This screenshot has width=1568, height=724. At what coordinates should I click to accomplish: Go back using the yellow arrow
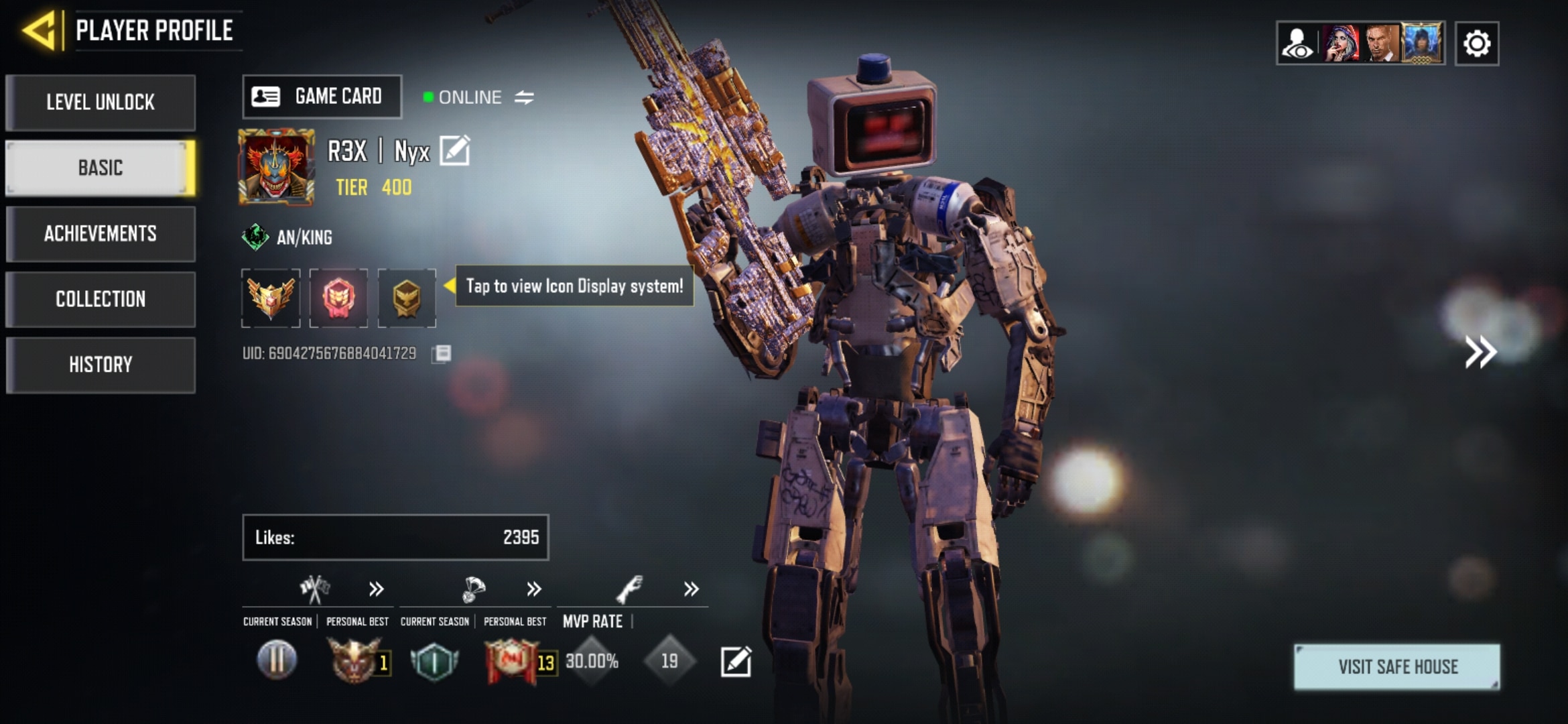(x=39, y=30)
